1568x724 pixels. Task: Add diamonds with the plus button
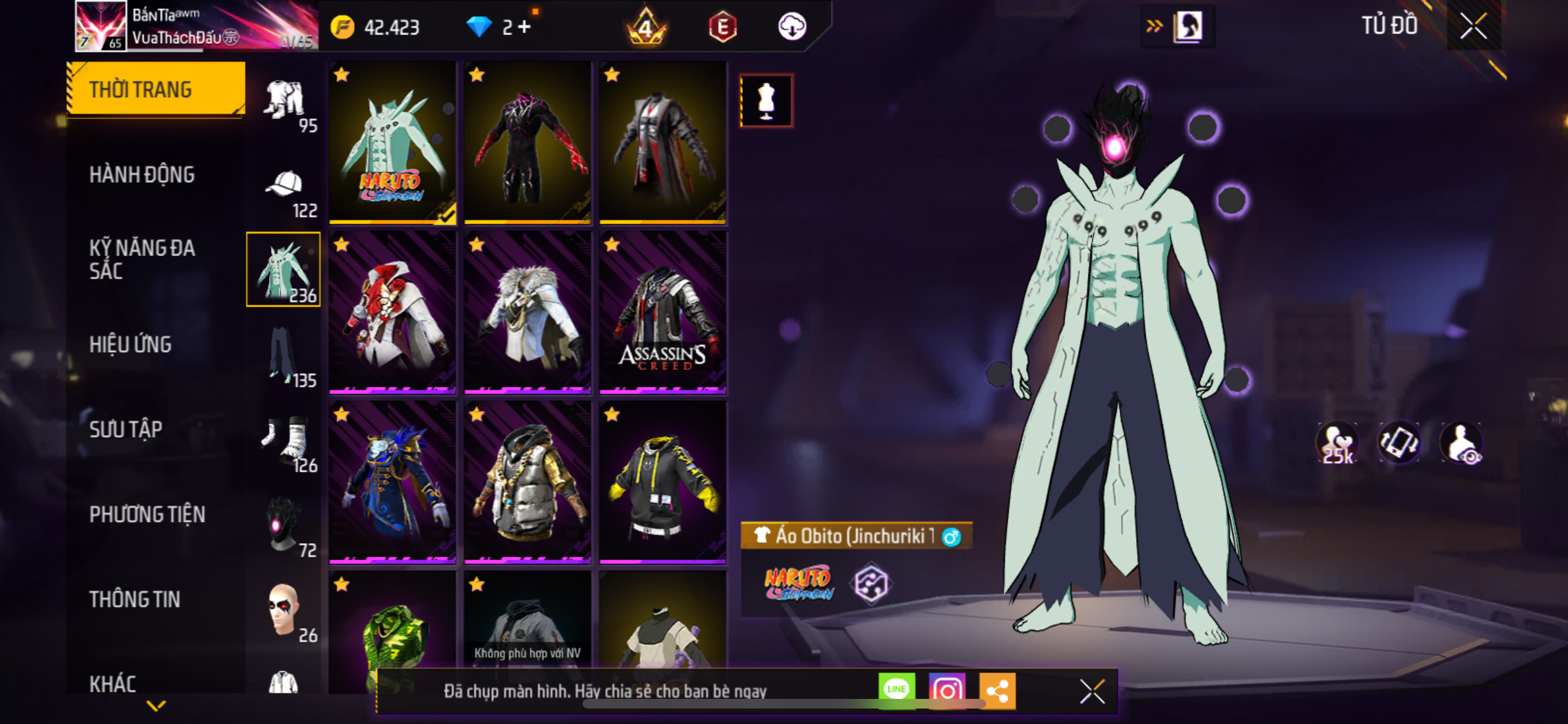(x=525, y=27)
